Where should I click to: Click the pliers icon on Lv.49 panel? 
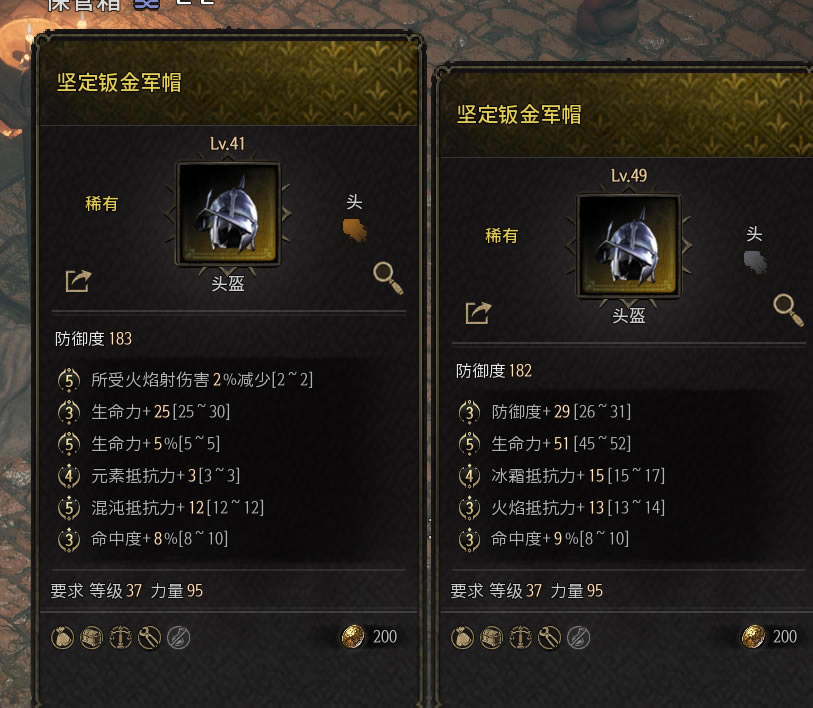(x=549, y=637)
